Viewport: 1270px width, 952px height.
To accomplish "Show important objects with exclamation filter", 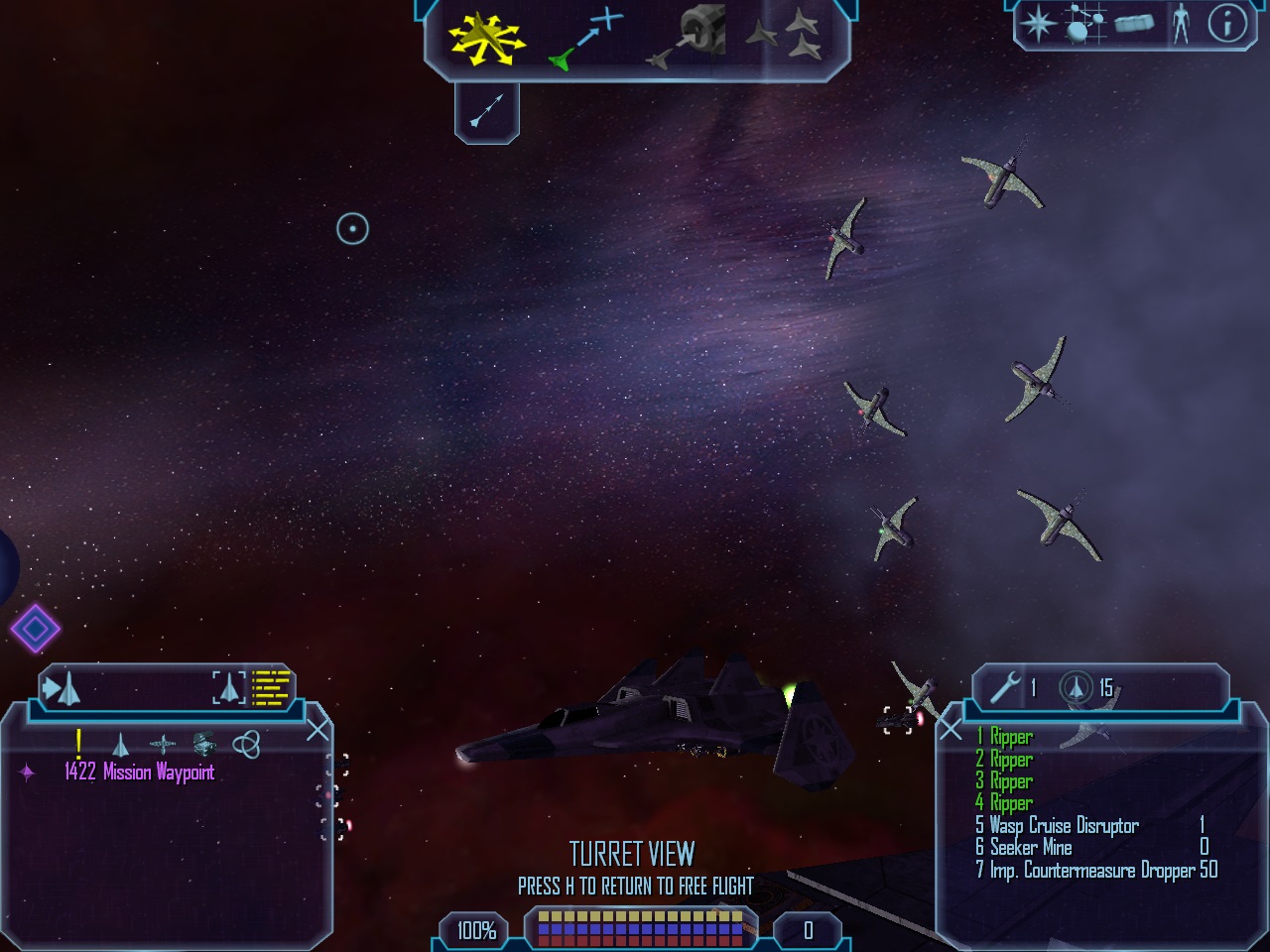I will 78,743.
